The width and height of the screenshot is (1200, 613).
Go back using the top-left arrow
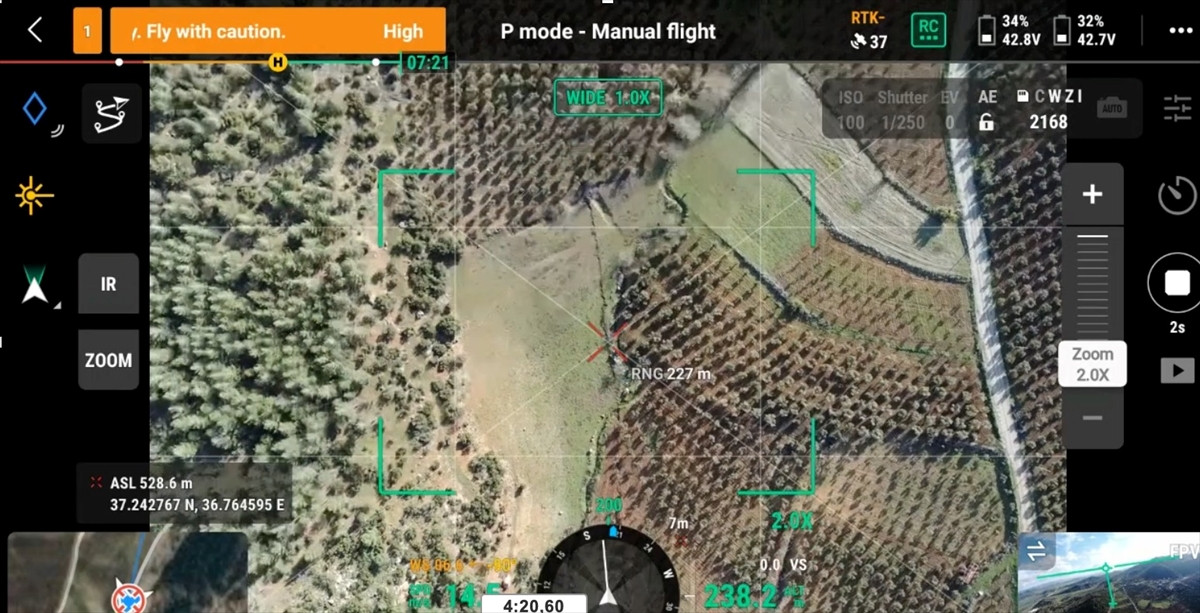(x=35, y=30)
